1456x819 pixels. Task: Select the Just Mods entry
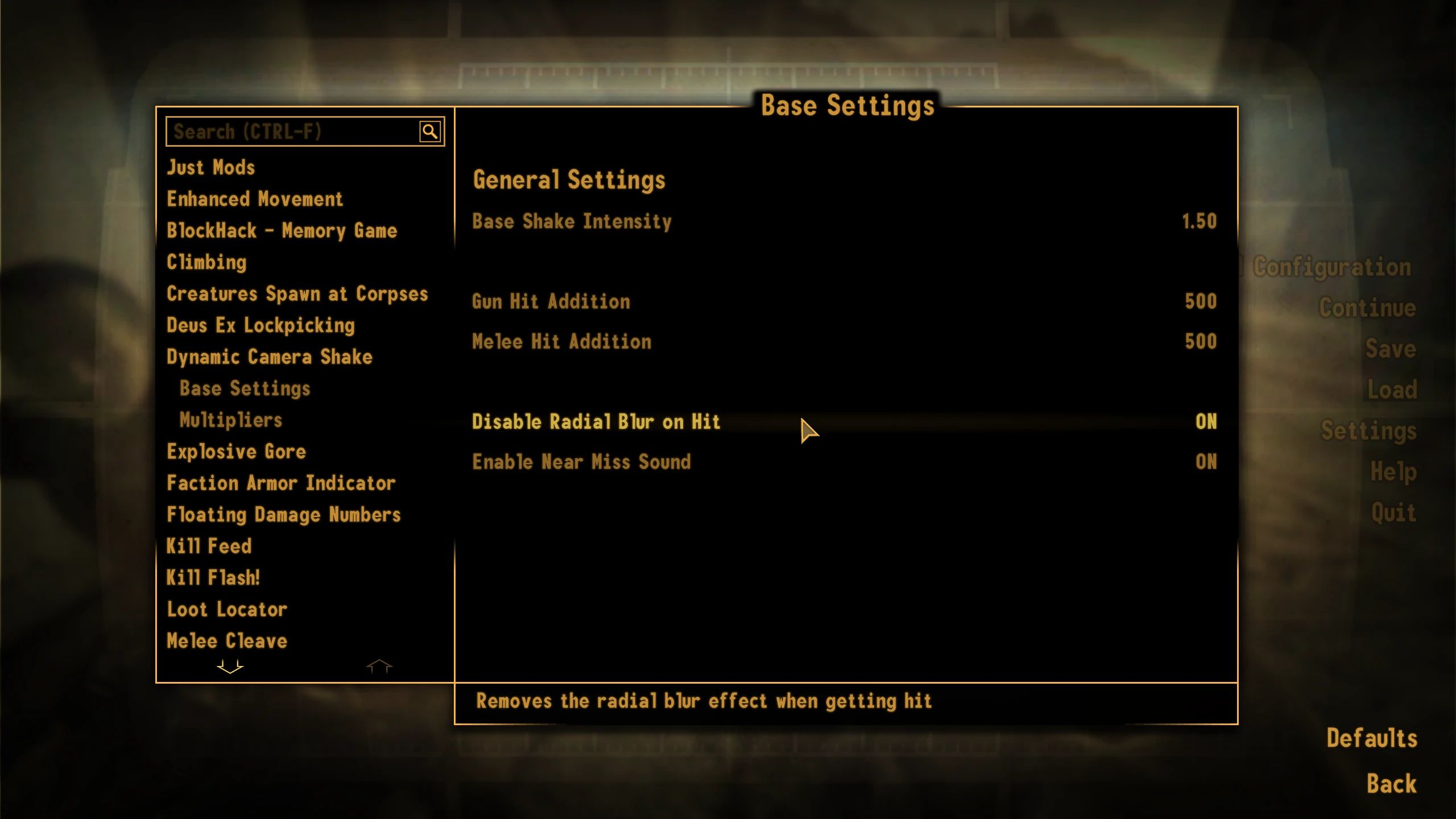click(210, 167)
